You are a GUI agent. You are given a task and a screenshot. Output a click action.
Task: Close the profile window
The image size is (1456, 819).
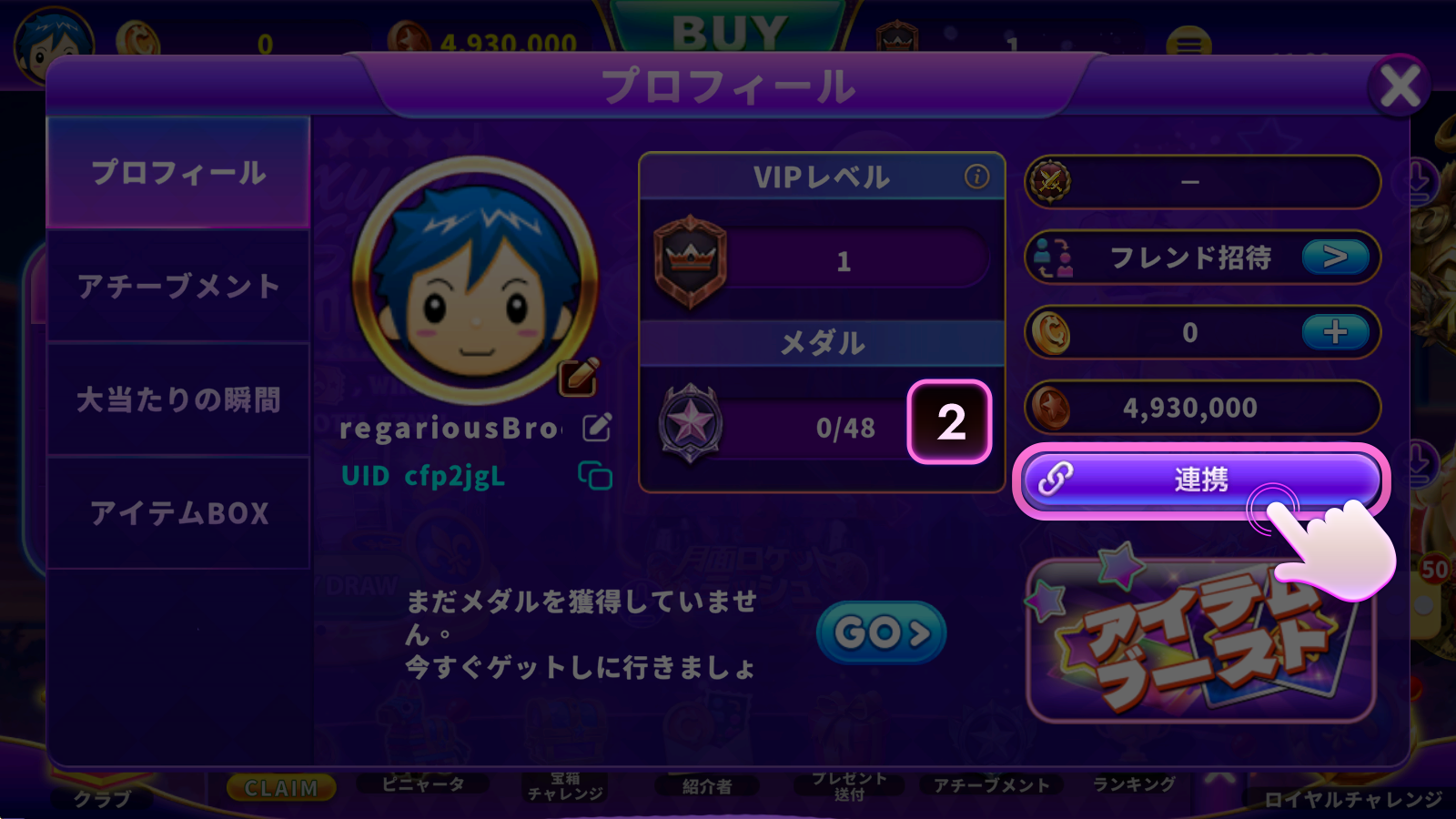point(1400,87)
